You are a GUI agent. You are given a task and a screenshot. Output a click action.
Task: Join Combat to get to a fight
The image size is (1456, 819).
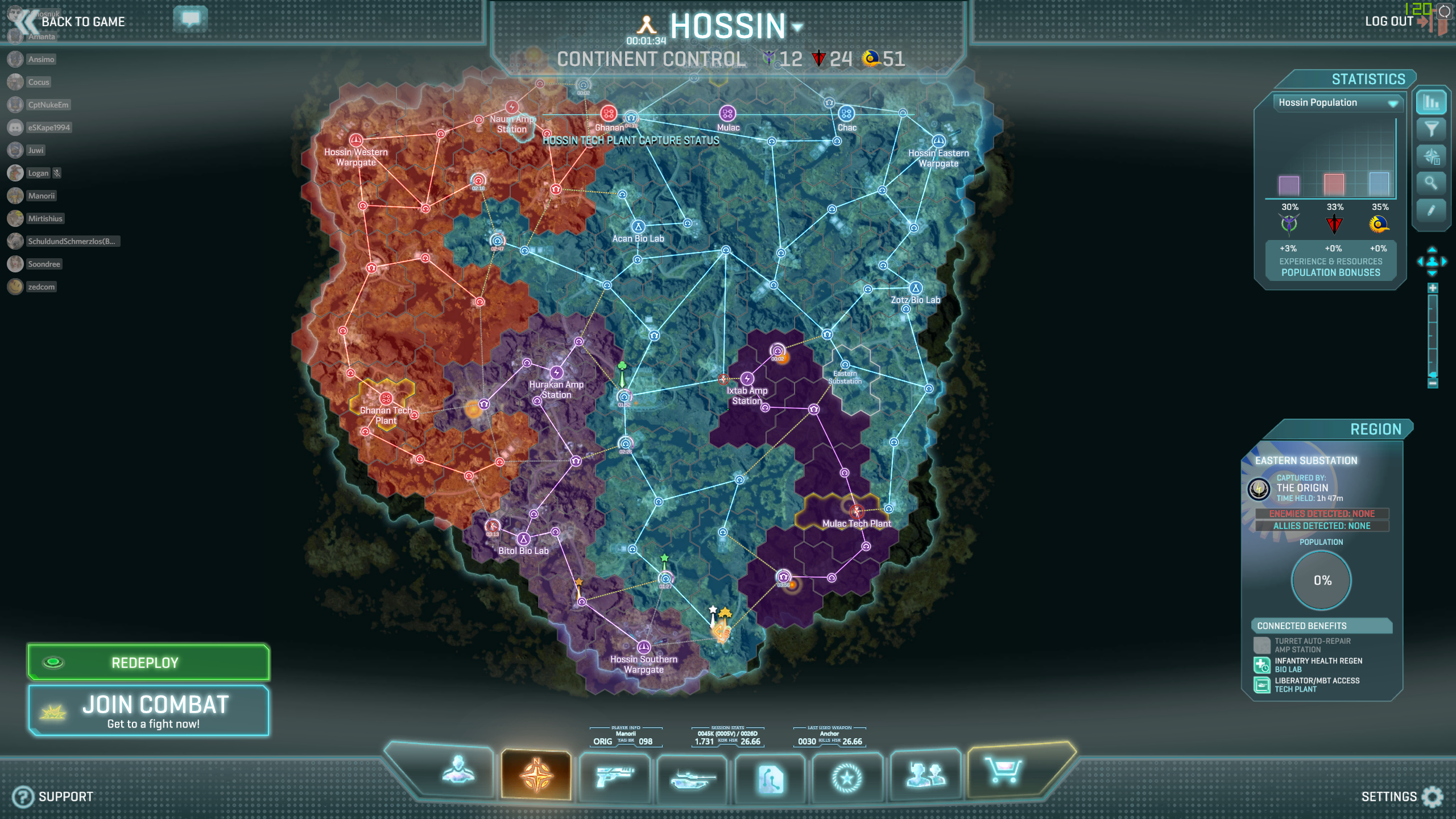148,711
